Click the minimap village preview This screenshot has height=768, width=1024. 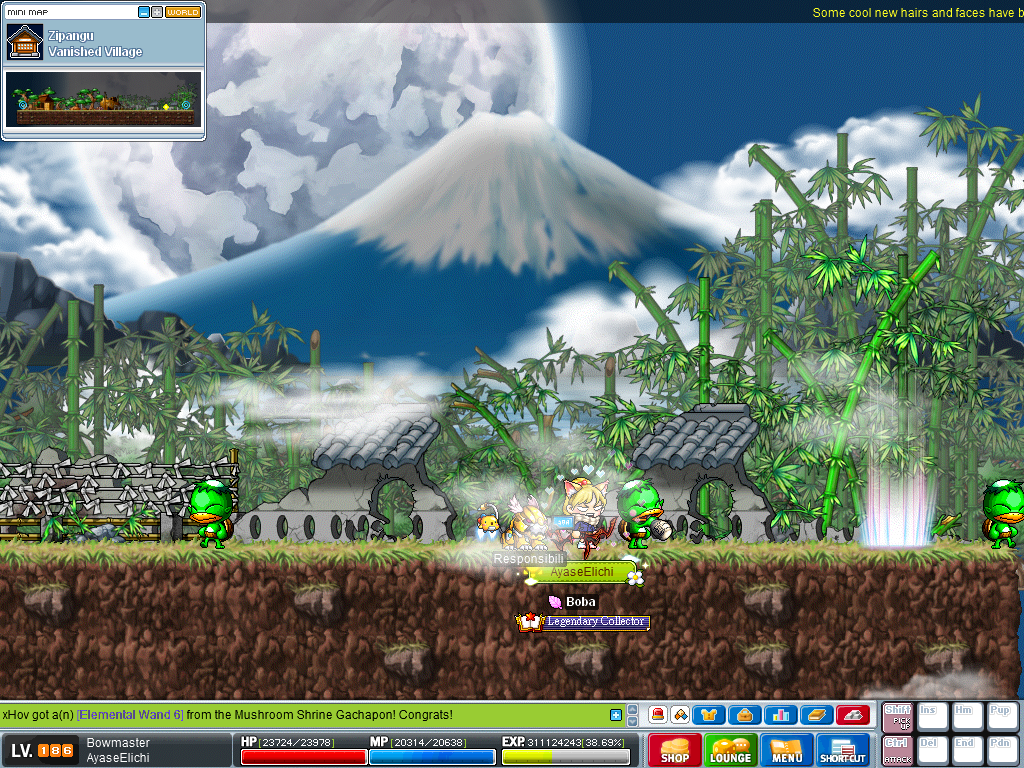pos(103,98)
